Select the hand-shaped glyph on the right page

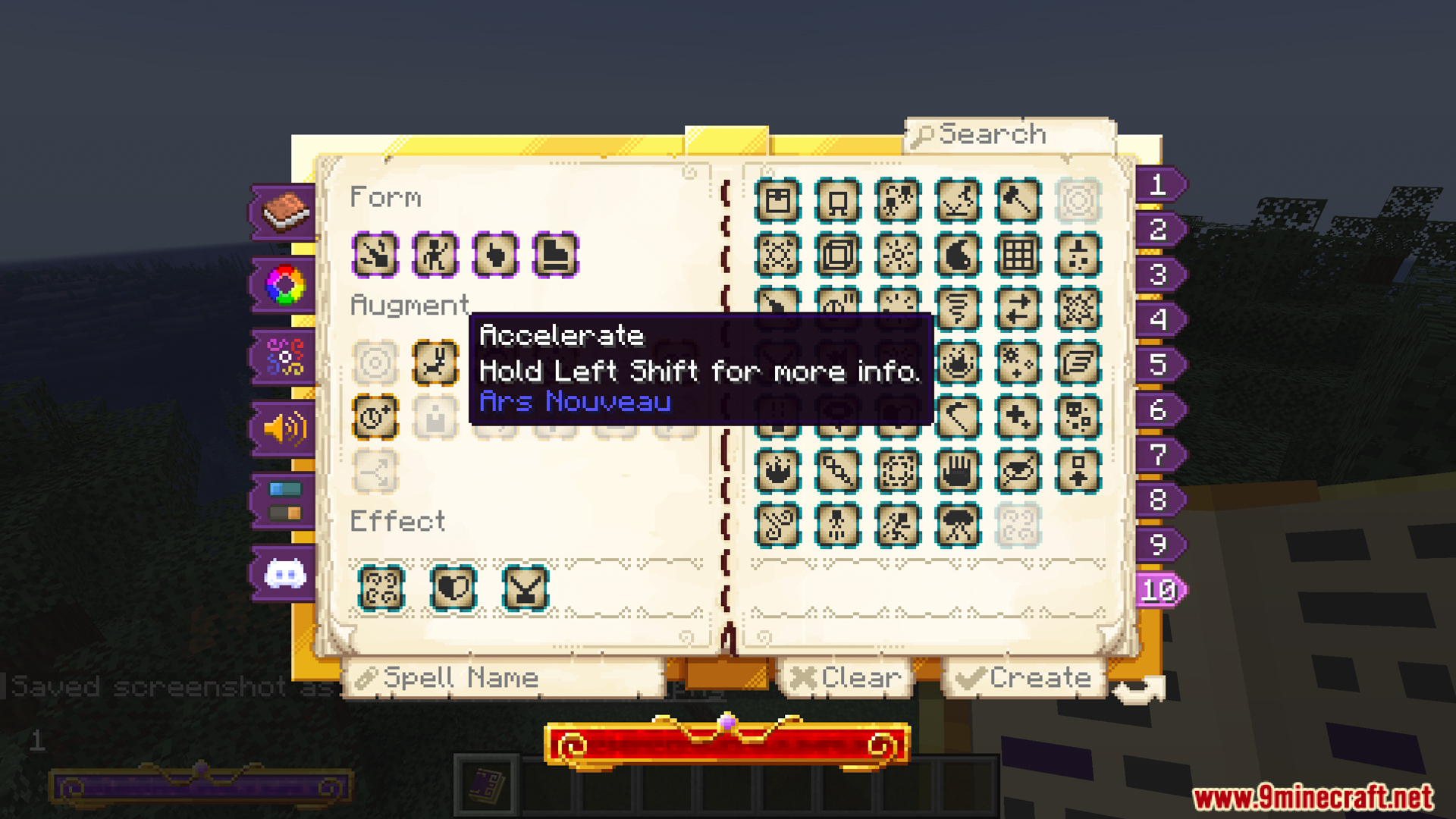959,470
